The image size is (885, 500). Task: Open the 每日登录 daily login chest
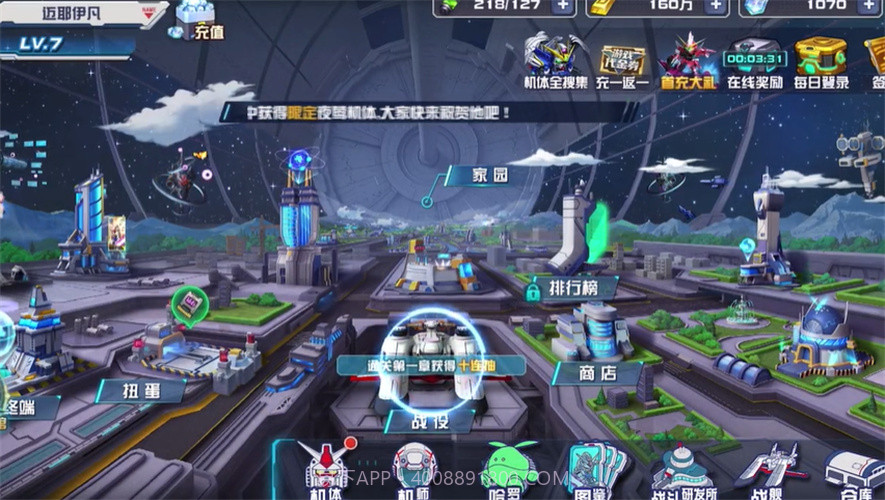click(x=820, y=60)
